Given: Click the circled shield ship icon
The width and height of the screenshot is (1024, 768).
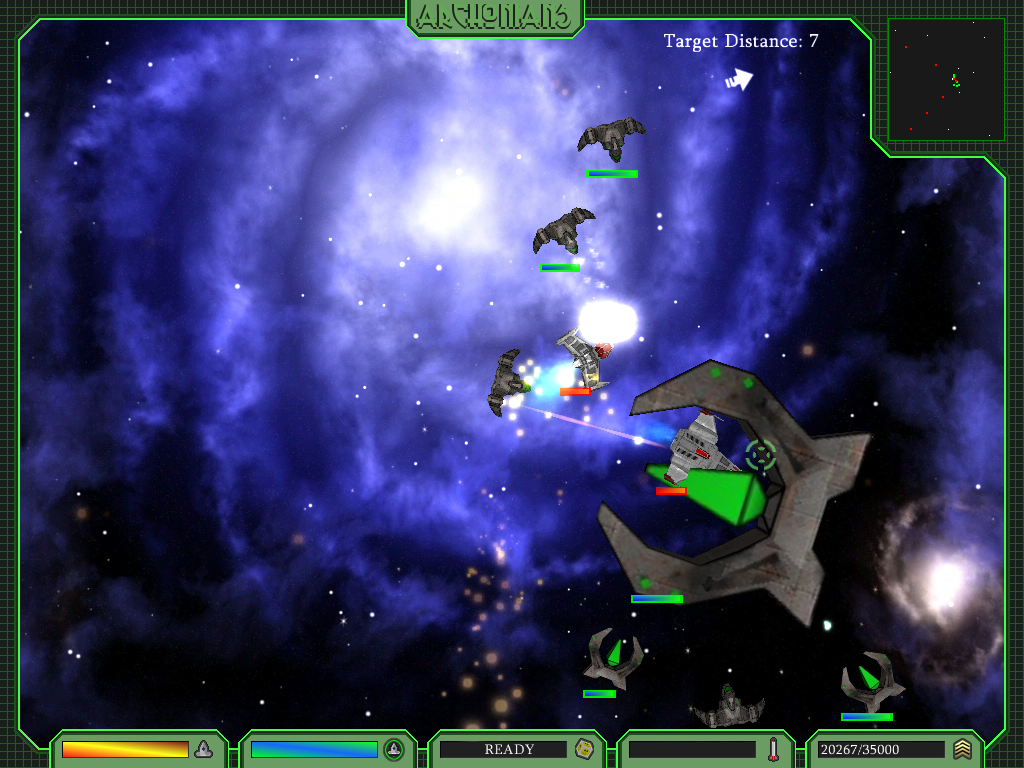Looking at the screenshot, I should (x=394, y=749).
